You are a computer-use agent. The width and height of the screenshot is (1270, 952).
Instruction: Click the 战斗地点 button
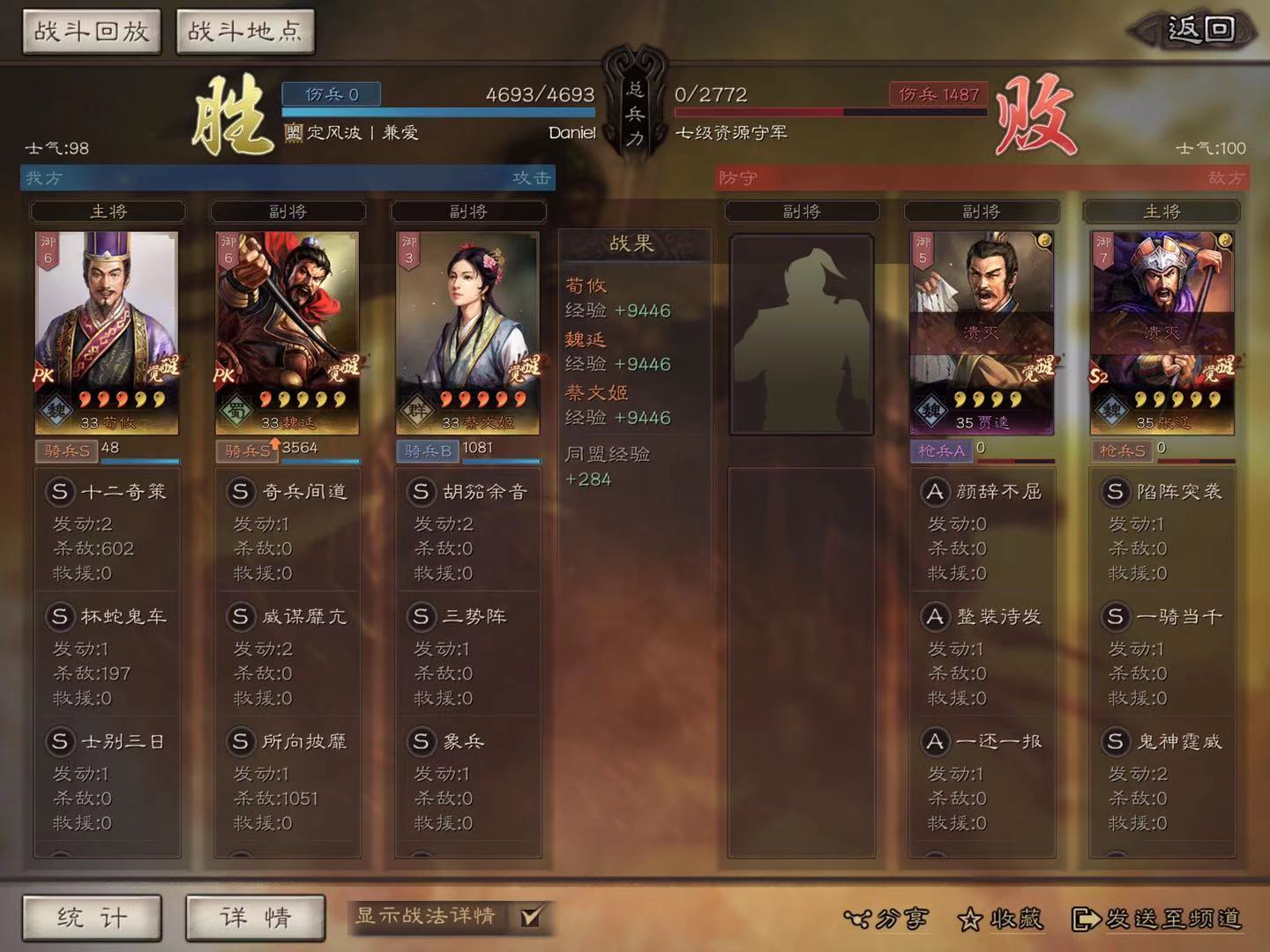coord(244,29)
